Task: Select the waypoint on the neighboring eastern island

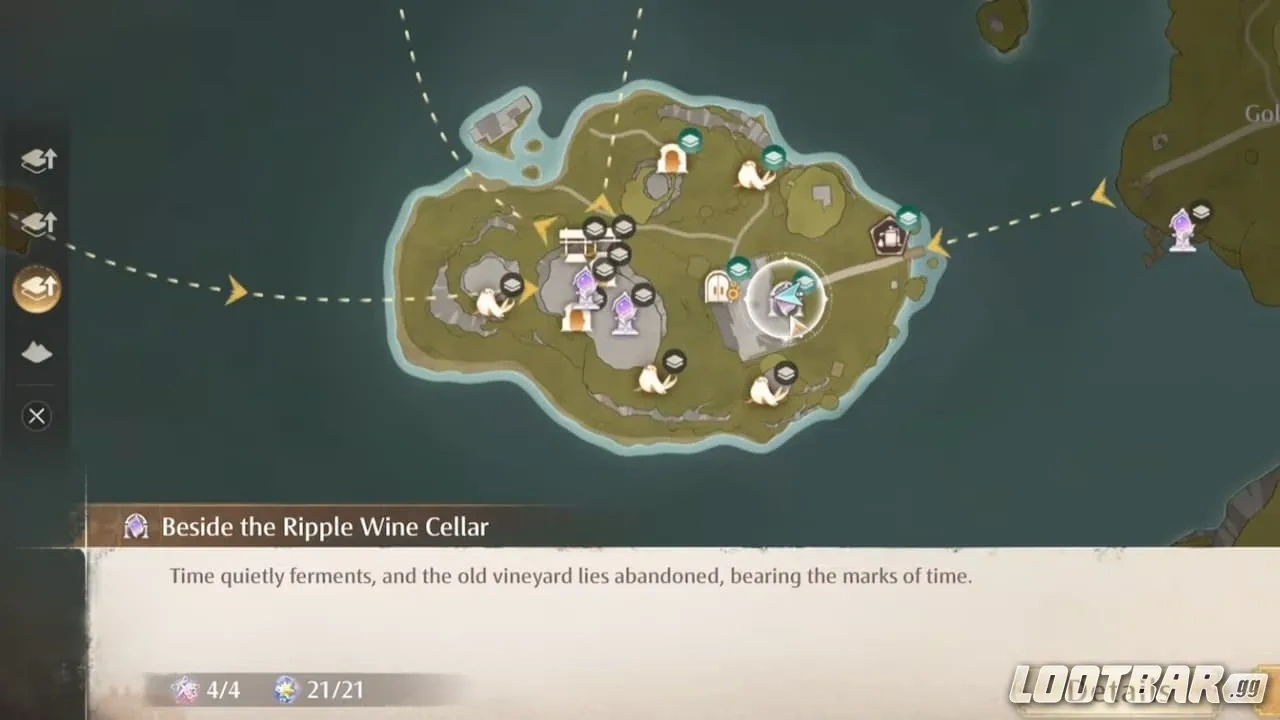Action: pos(1182,230)
